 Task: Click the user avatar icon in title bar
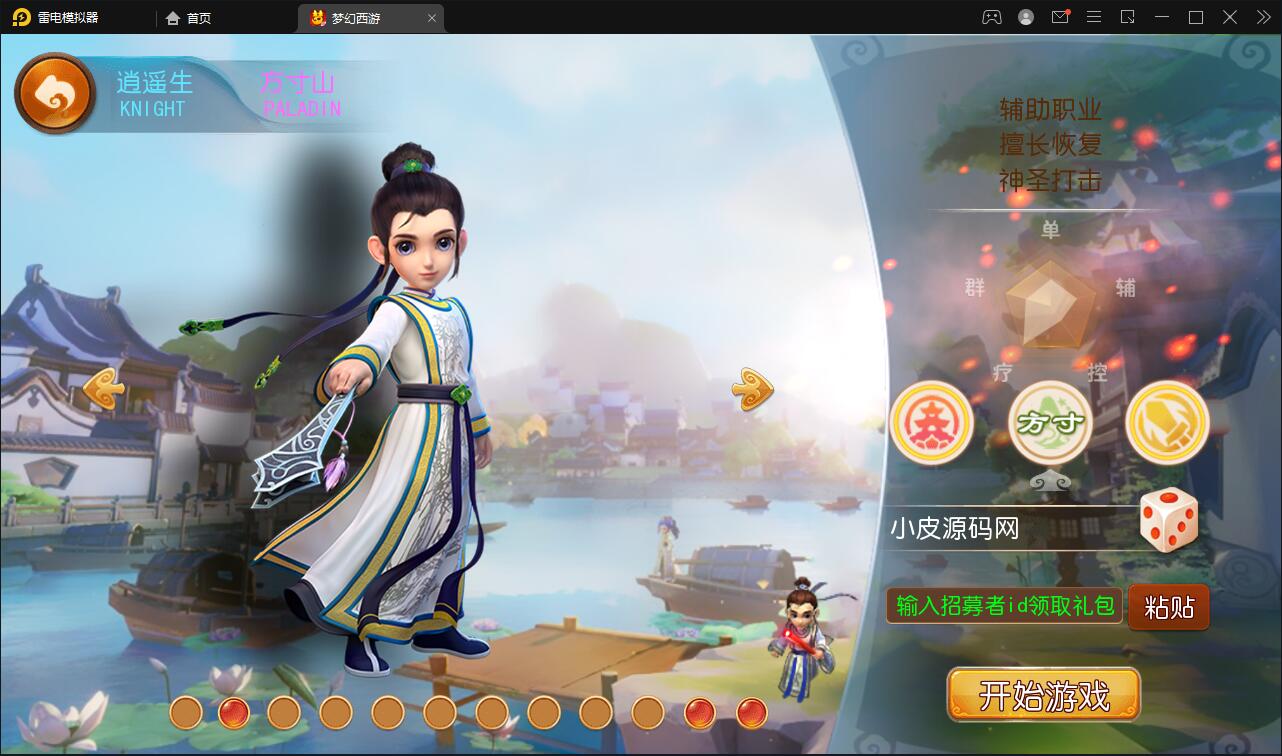pos(1024,17)
